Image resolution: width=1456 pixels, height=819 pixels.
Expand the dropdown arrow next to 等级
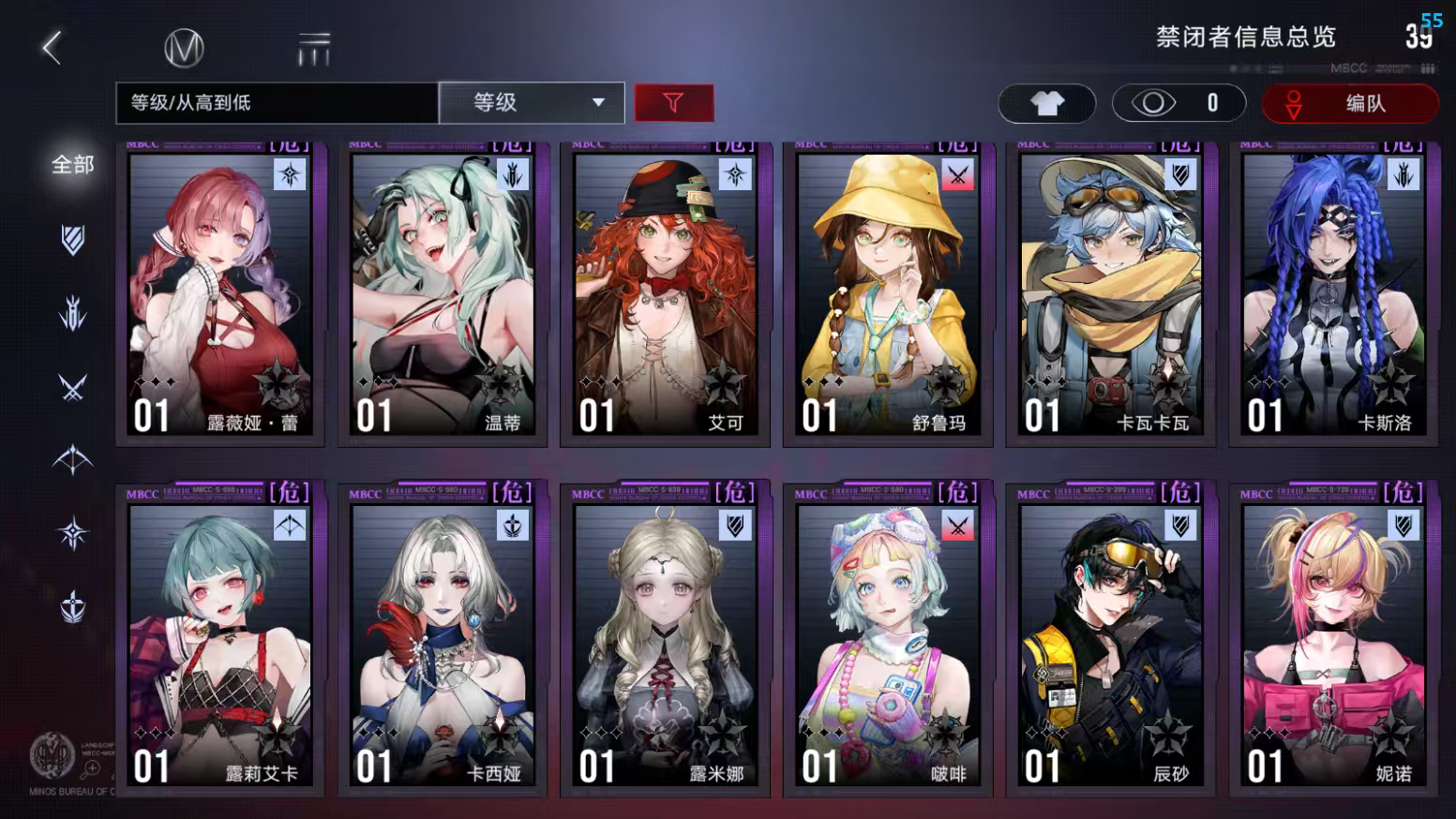[x=597, y=103]
